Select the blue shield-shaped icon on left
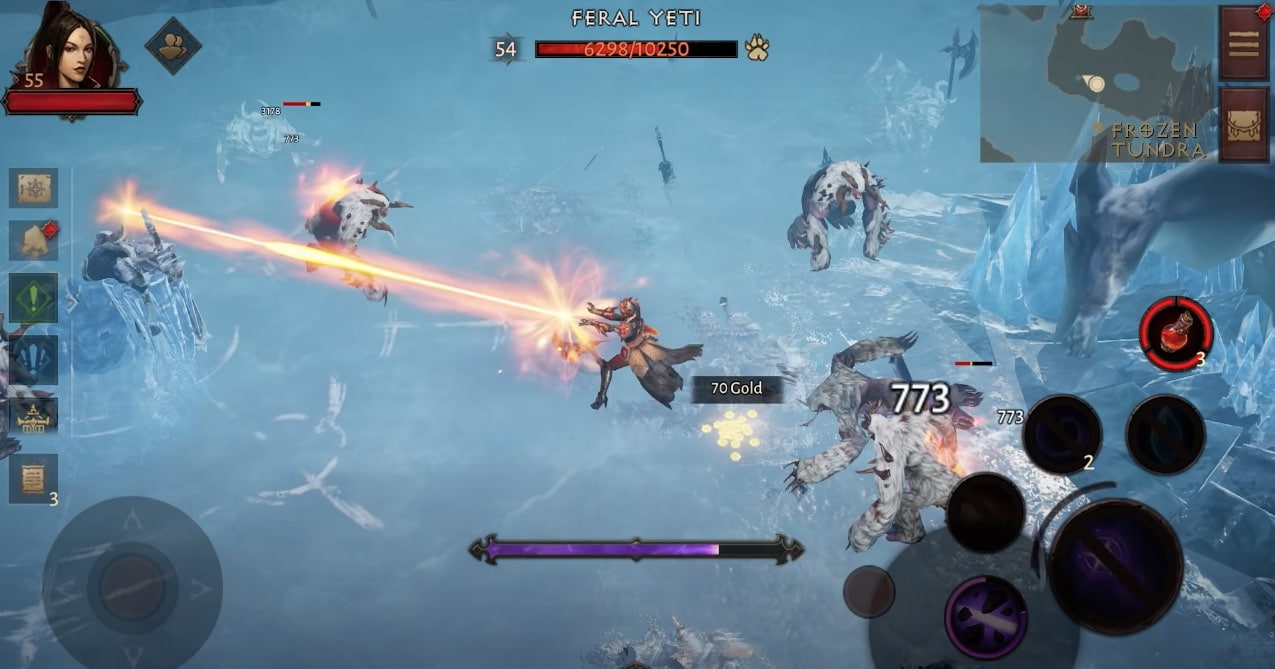 point(33,359)
